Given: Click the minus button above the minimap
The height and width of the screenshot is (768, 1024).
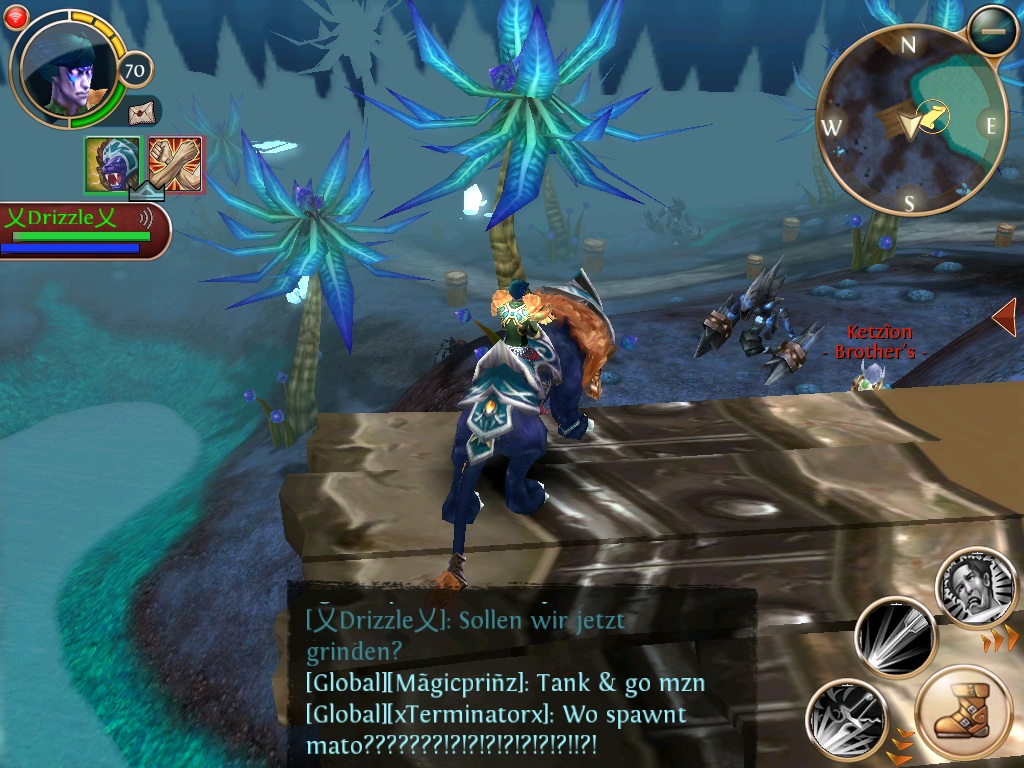Looking at the screenshot, I should pos(993,32).
